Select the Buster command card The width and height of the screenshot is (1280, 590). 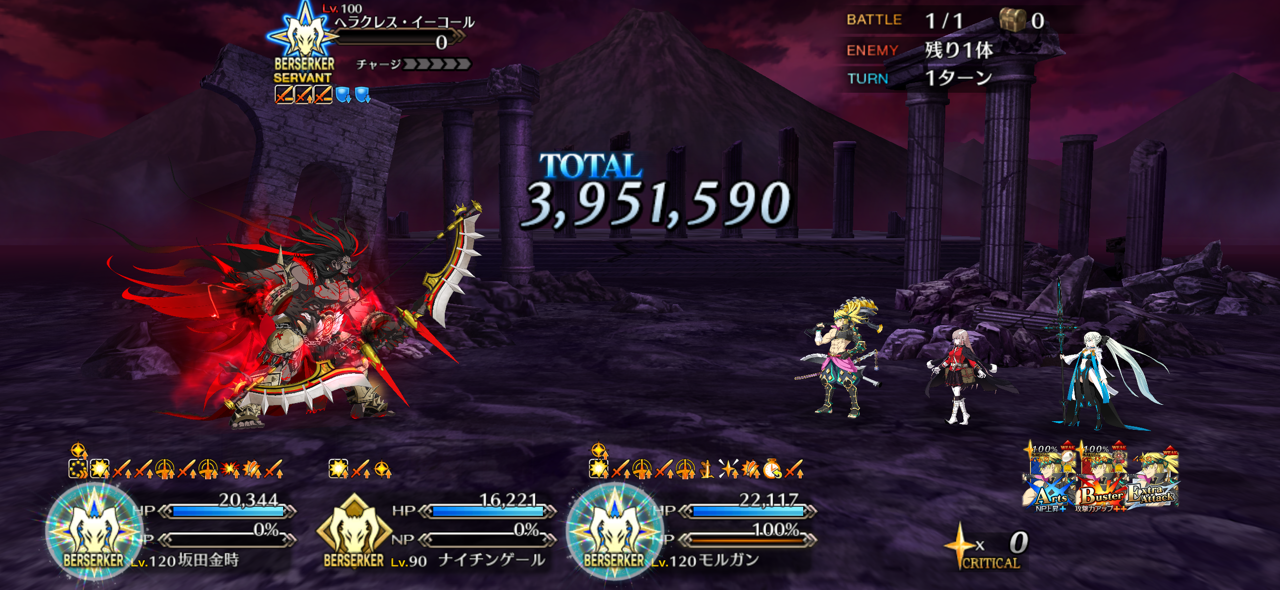coord(1100,478)
